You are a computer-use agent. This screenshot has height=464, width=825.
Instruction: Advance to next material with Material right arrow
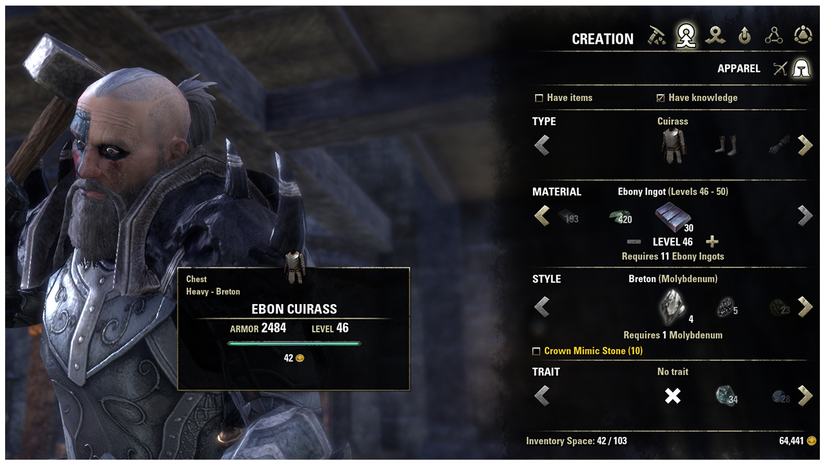804,215
